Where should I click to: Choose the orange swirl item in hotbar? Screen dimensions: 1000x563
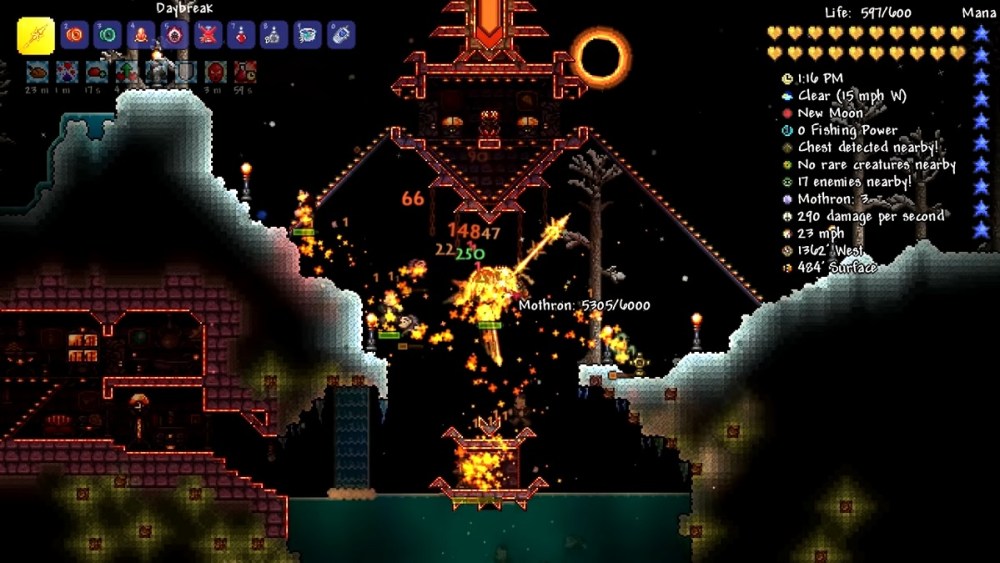[76, 36]
